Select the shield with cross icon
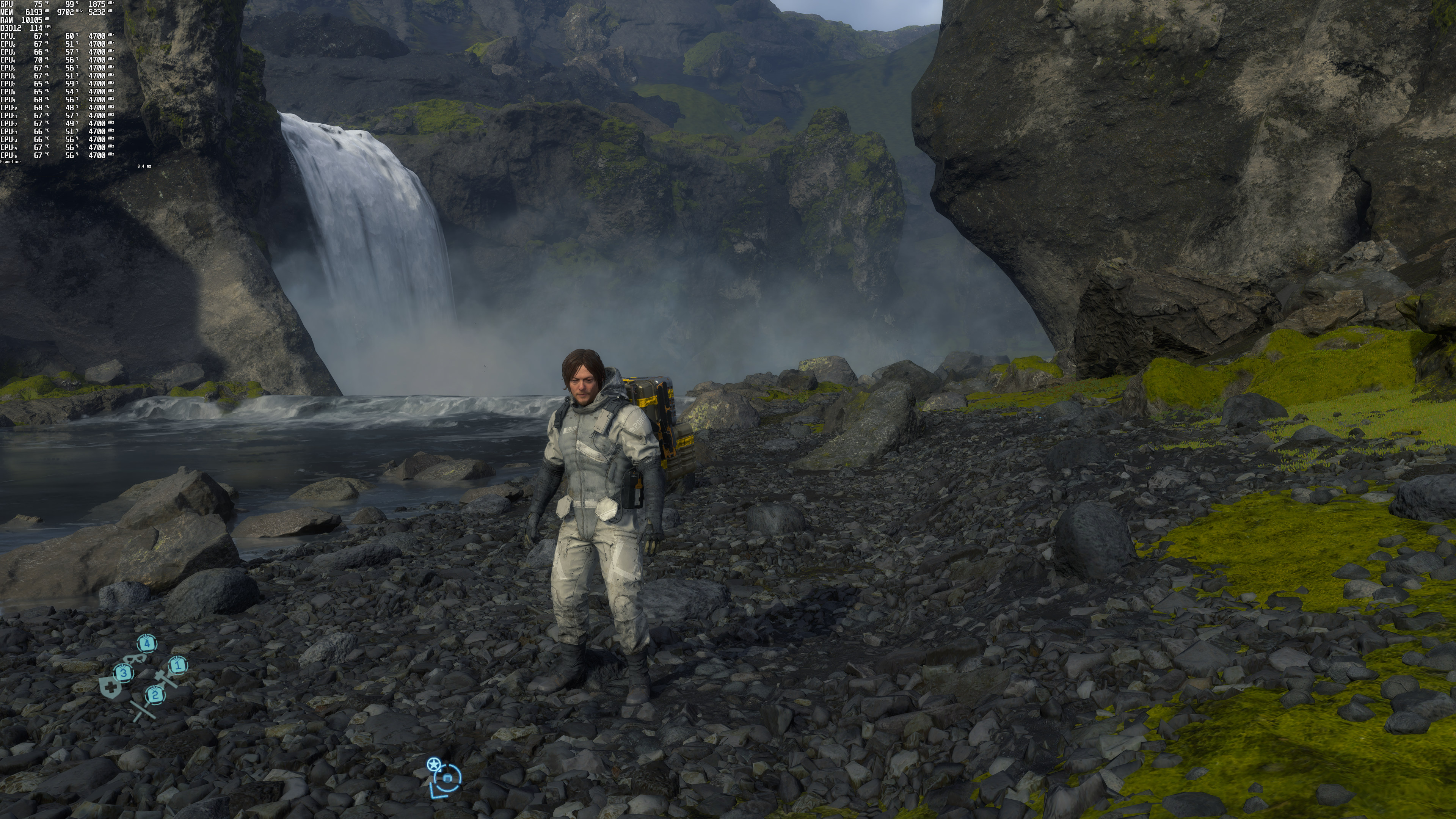Image resolution: width=1456 pixels, height=819 pixels. click(111, 689)
